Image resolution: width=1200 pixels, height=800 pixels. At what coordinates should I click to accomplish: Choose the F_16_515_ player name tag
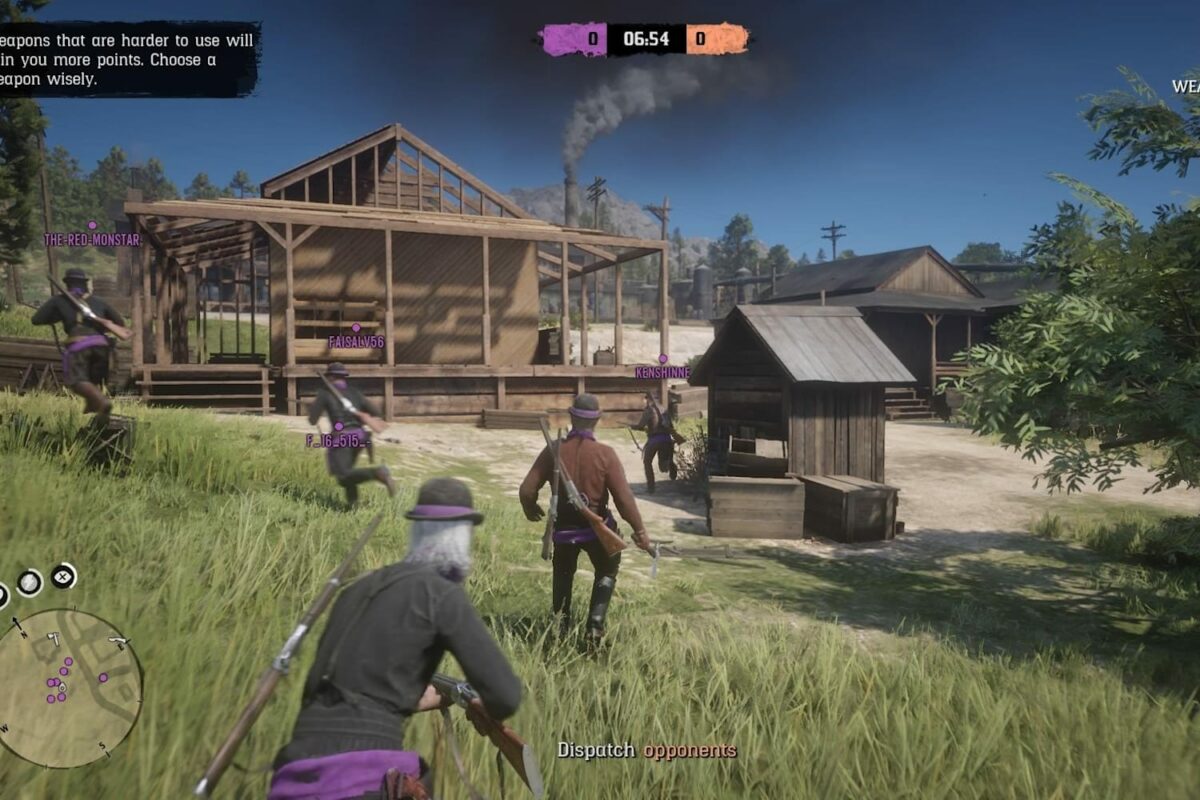point(338,440)
